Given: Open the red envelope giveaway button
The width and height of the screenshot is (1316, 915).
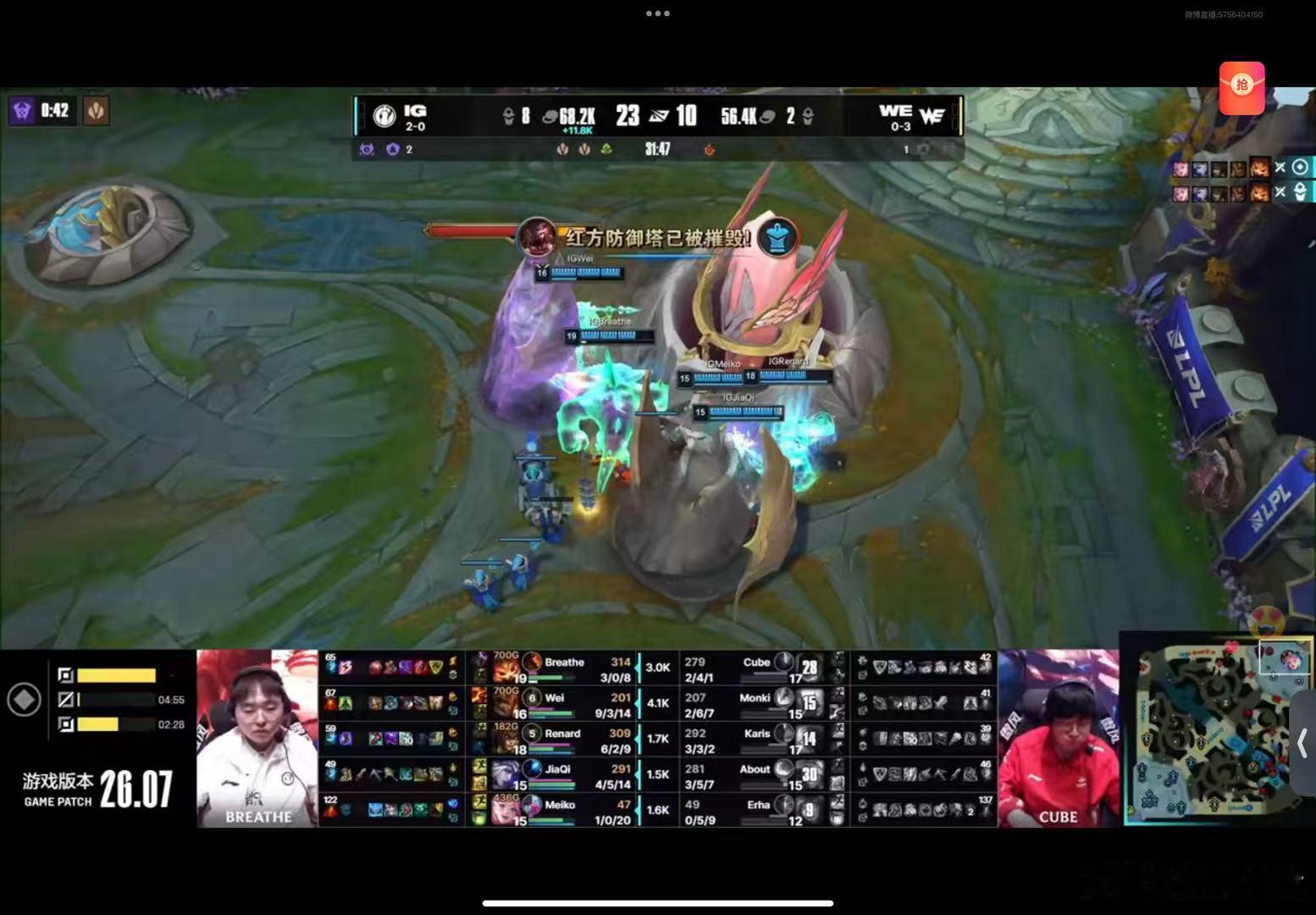Looking at the screenshot, I should pos(1241,87).
